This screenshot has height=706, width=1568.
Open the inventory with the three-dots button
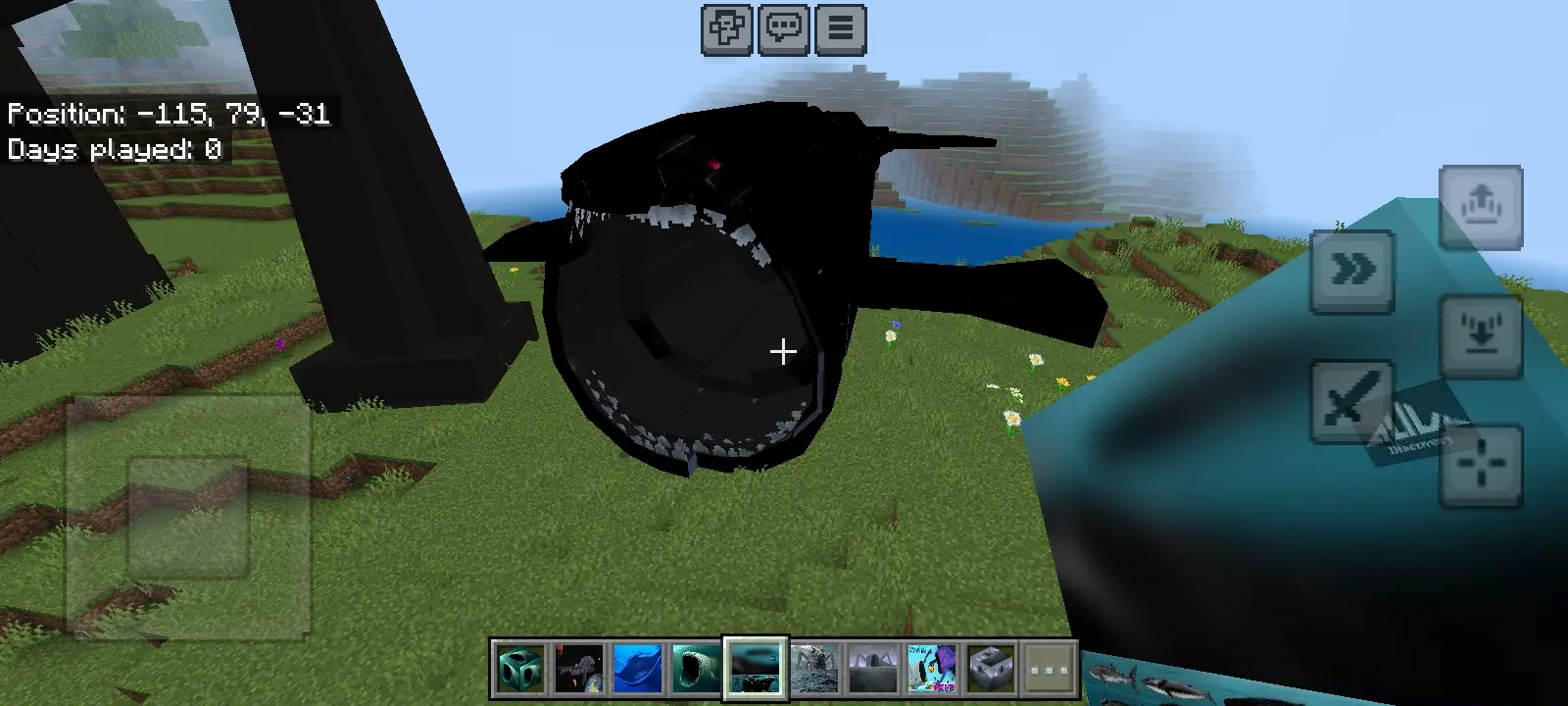click(1050, 669)
